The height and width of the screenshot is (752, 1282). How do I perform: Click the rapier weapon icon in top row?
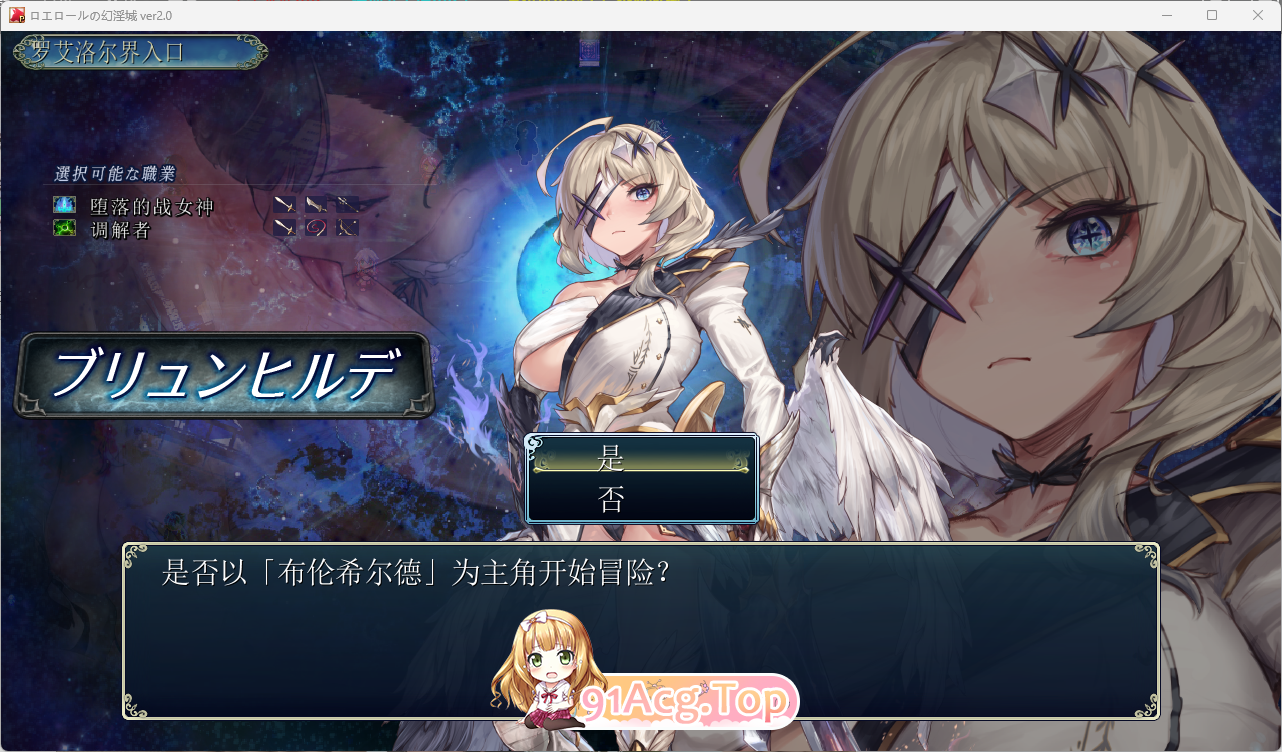click(x=348, y=204)
